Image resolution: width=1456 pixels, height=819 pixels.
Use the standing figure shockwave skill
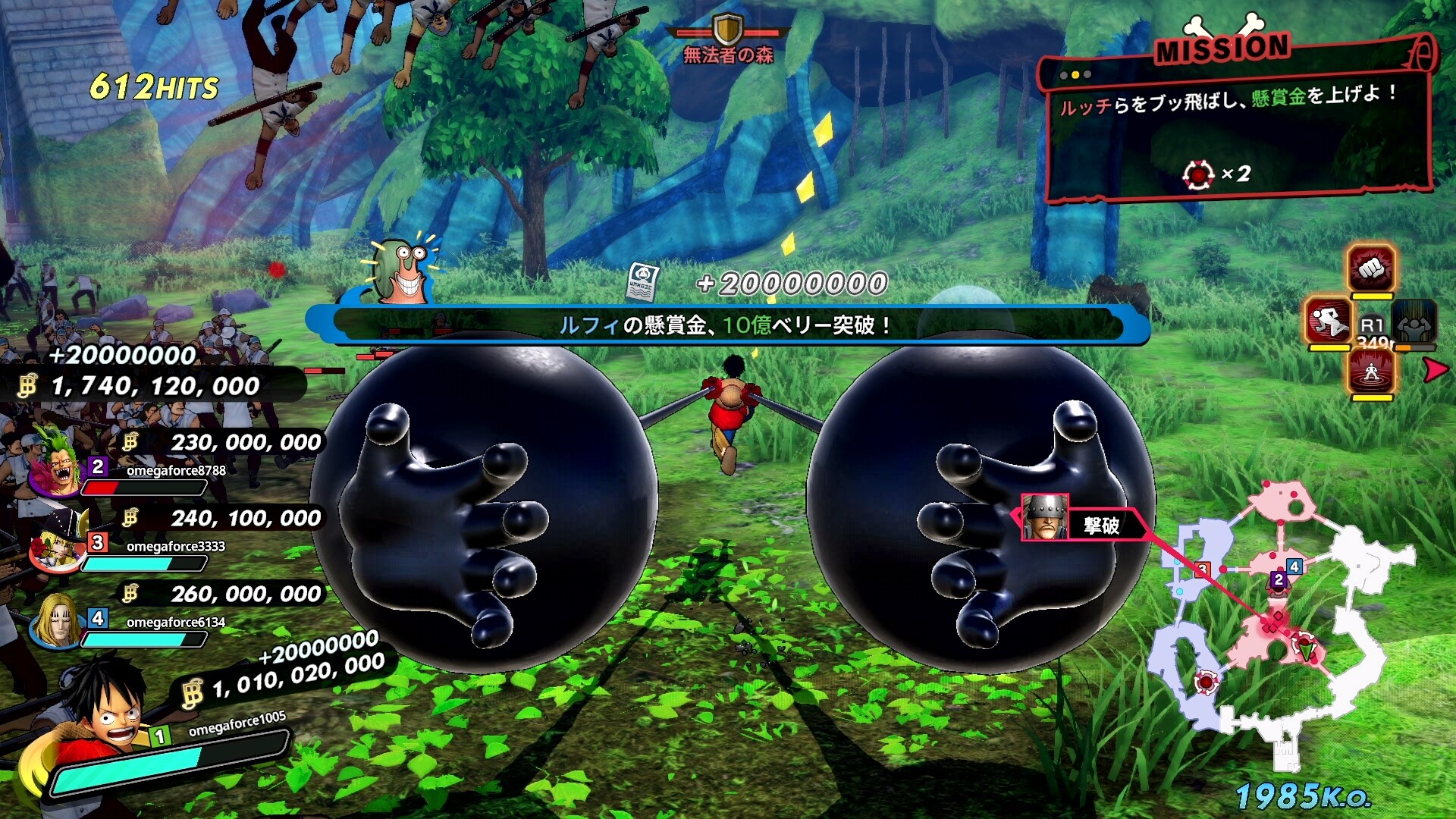tap(1370, 373)
